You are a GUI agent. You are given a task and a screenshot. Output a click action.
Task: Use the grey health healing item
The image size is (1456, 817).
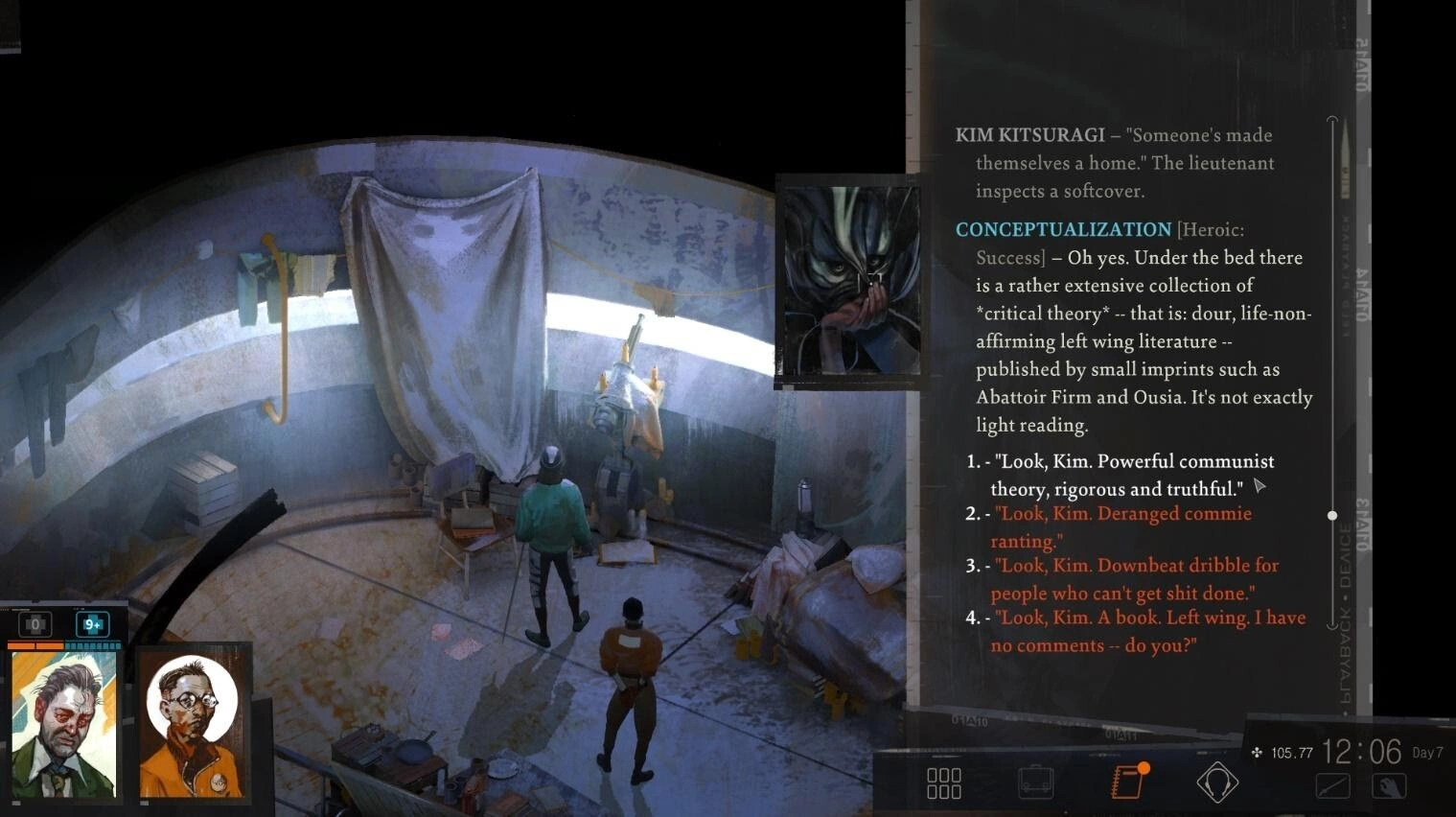35,624
